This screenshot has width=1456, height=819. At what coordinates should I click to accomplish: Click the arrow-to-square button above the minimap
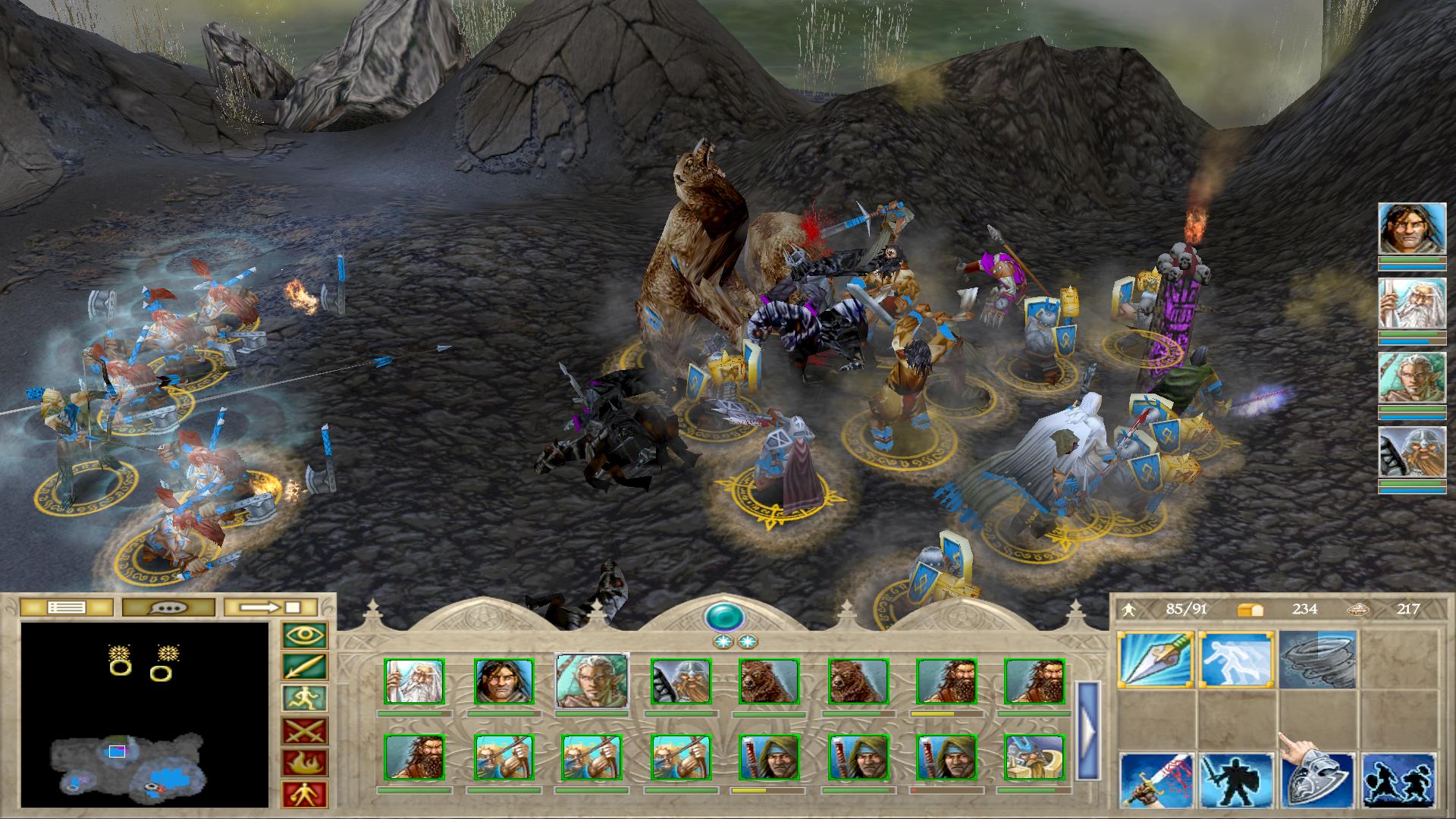(x=271, y=607)
